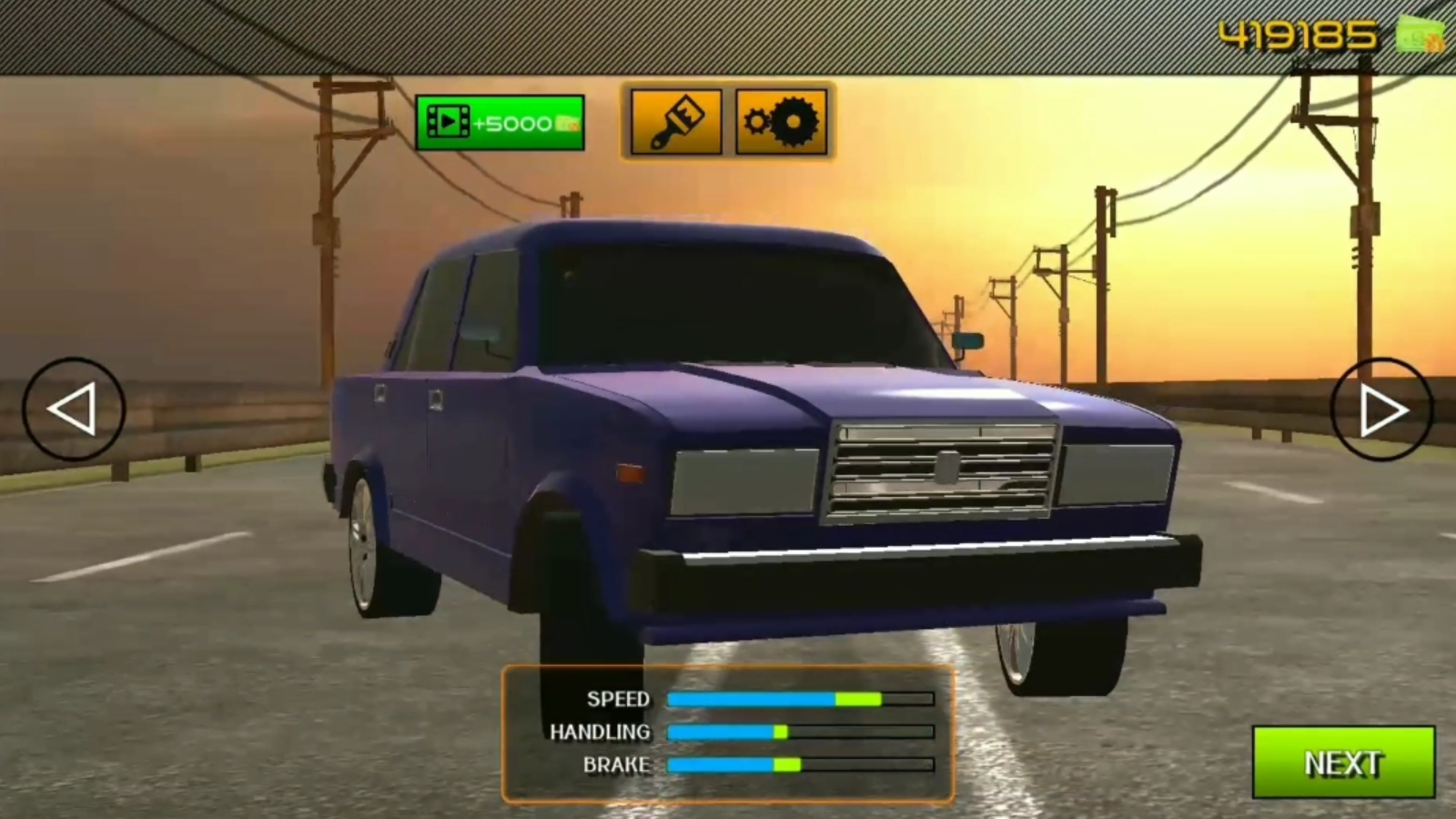Click the BRAKE progress bar
This screenshot has width=1456, height=819.
pos(798,764)
